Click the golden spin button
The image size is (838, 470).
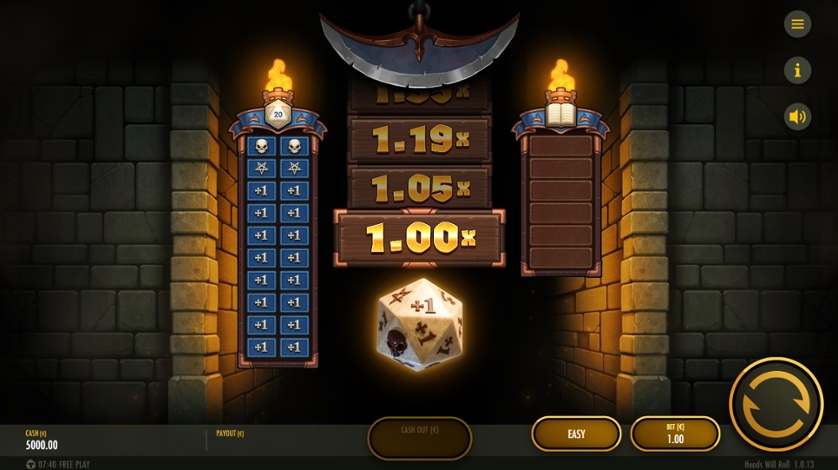(x=776, y=404)
